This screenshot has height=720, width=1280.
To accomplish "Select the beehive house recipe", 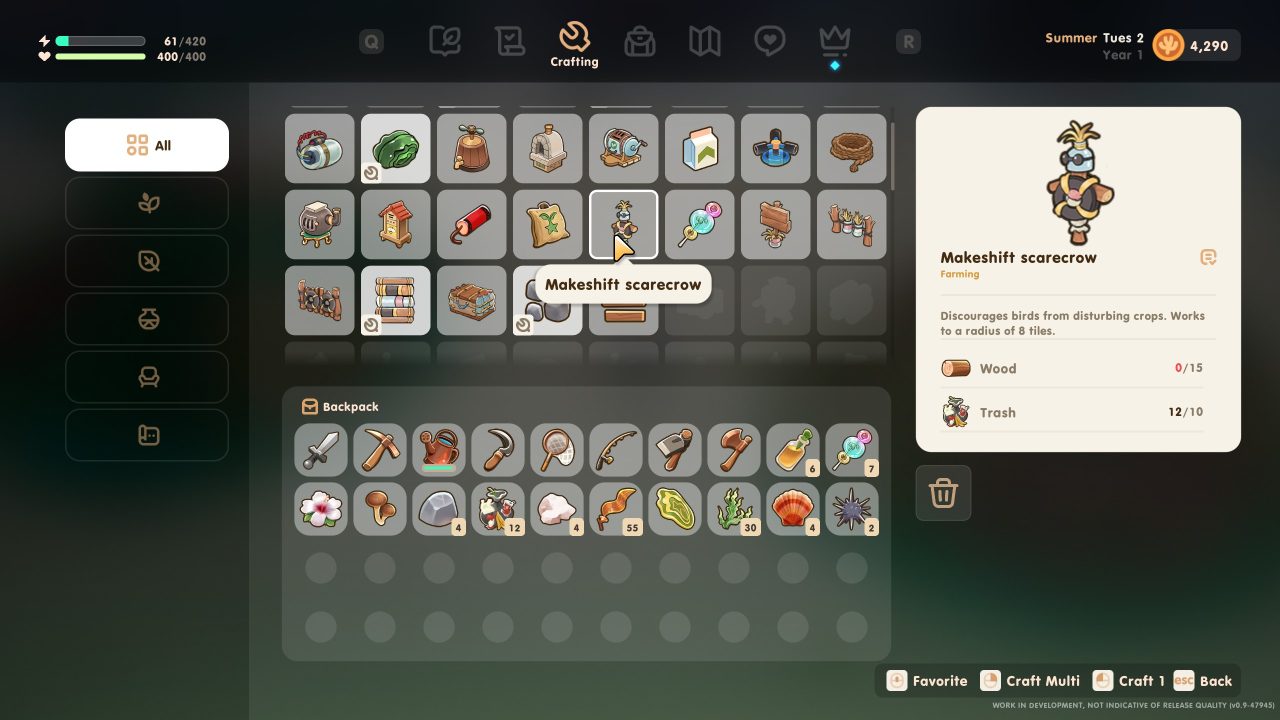I will coord(395,224).
